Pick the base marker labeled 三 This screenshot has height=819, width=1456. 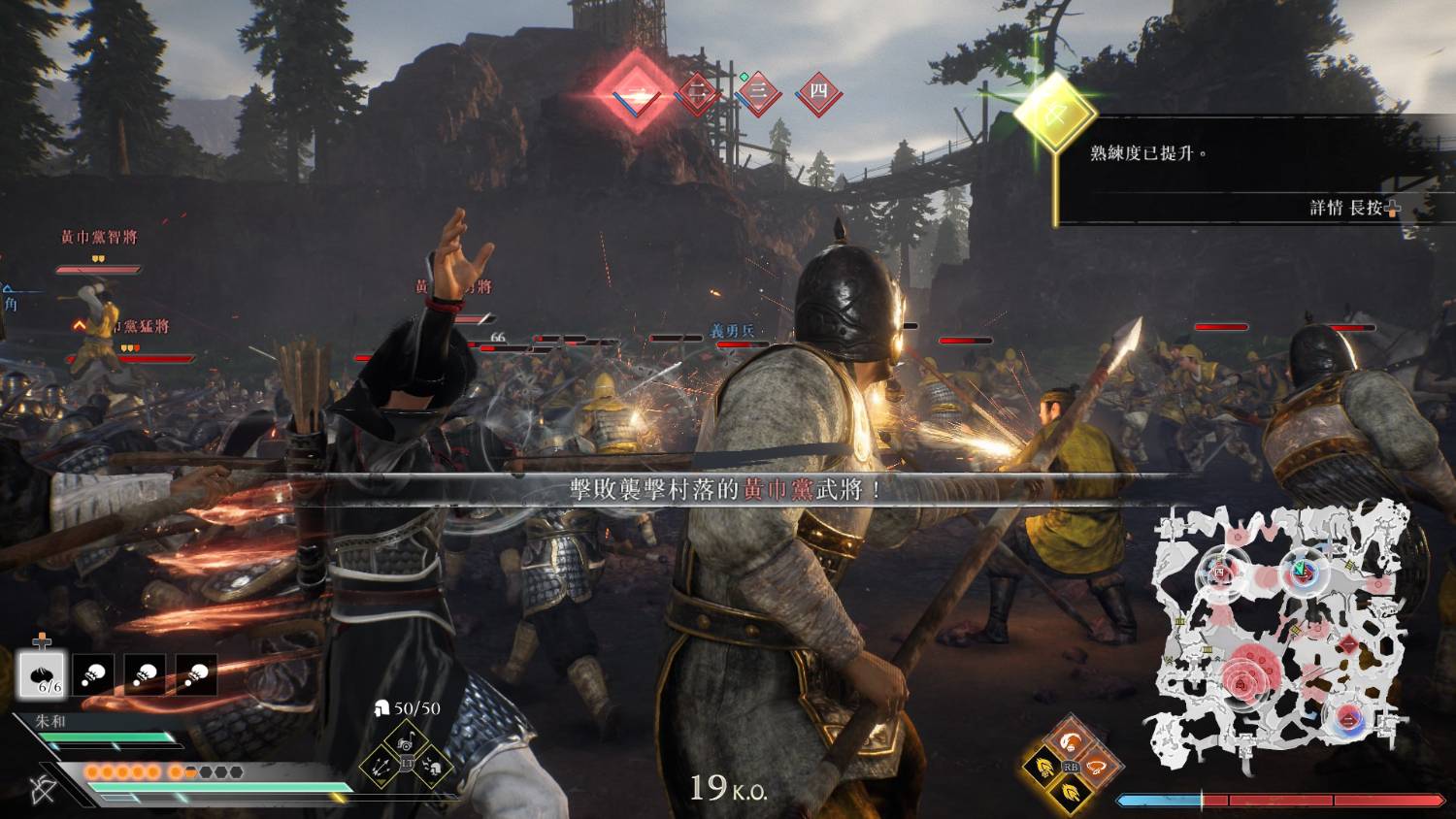(758, 93)
